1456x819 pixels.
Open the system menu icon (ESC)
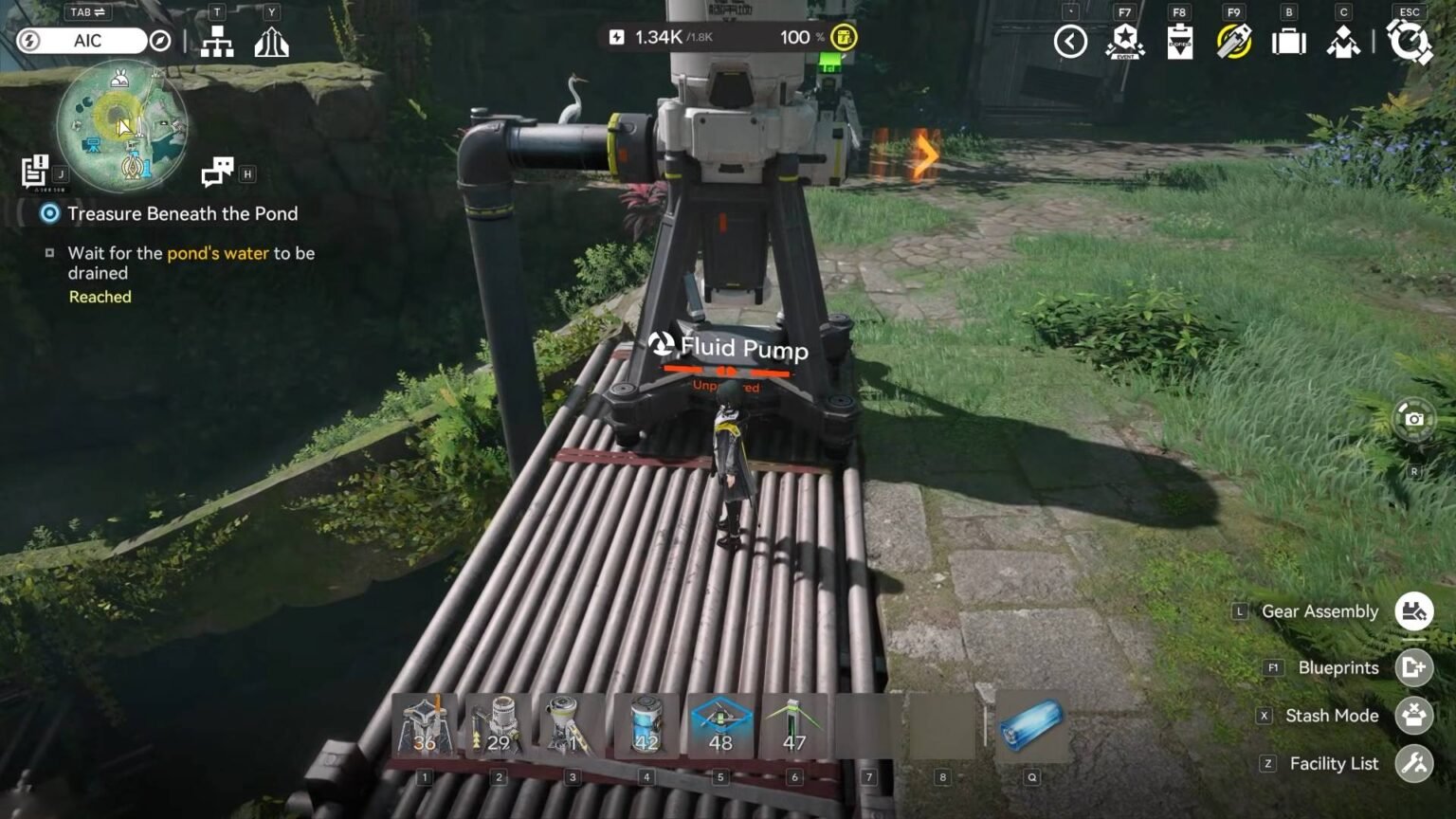[x=1411, y=42]
